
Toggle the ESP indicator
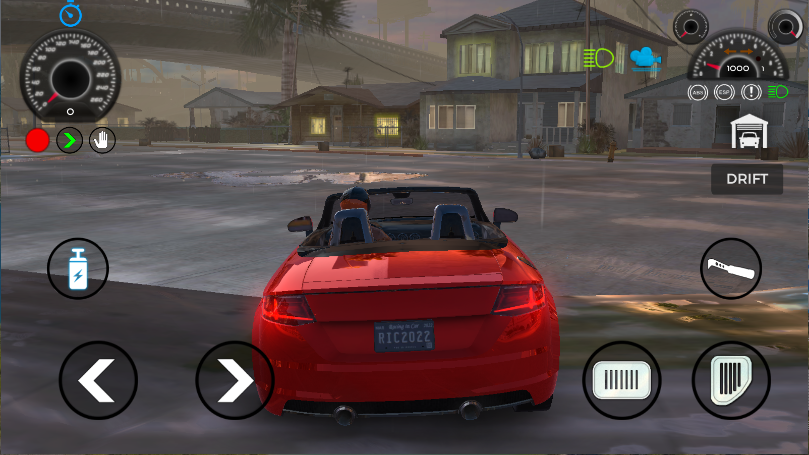[724, 92]
